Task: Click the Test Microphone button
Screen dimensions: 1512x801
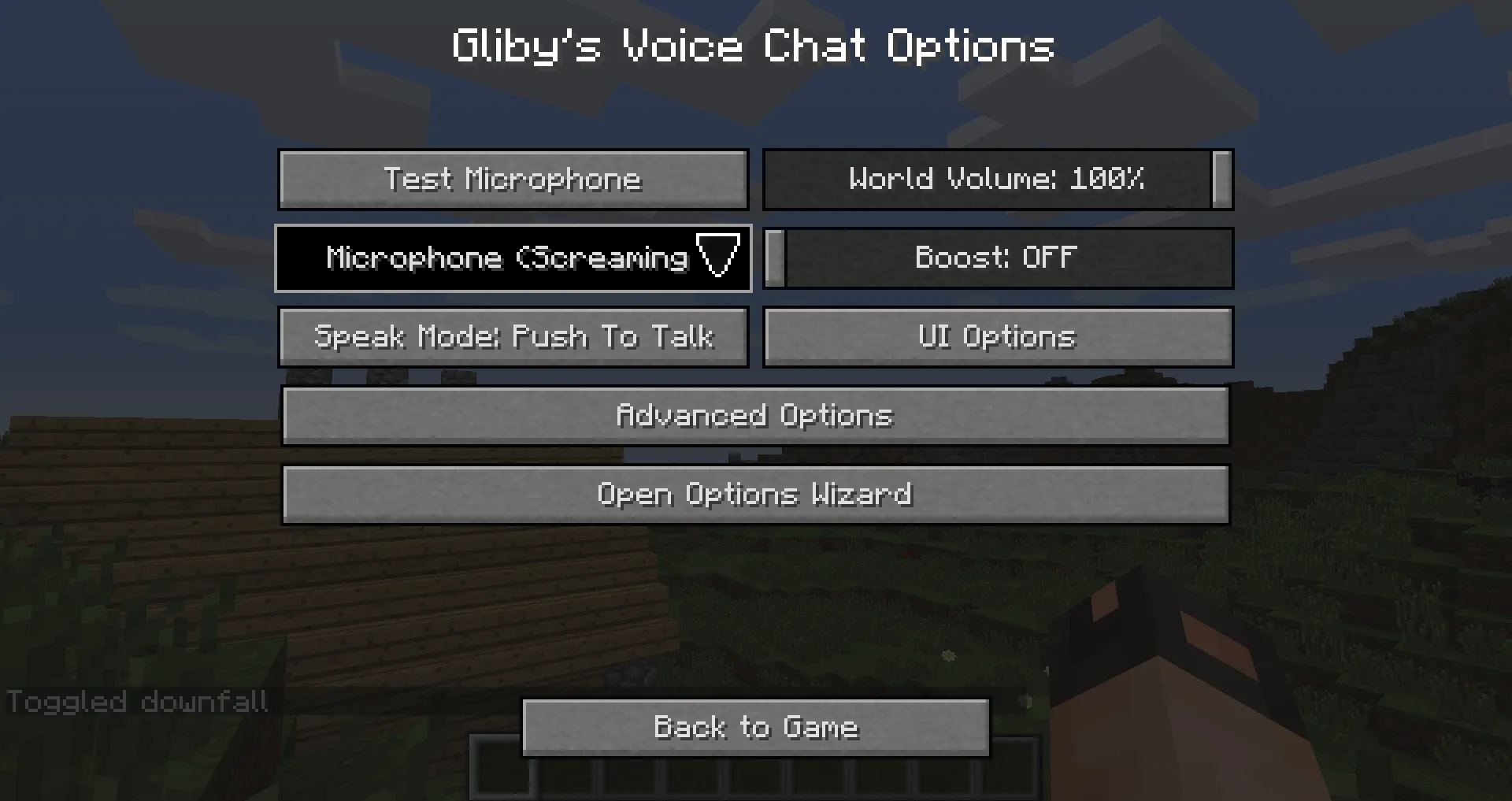Action: click(x=513, y=180)
